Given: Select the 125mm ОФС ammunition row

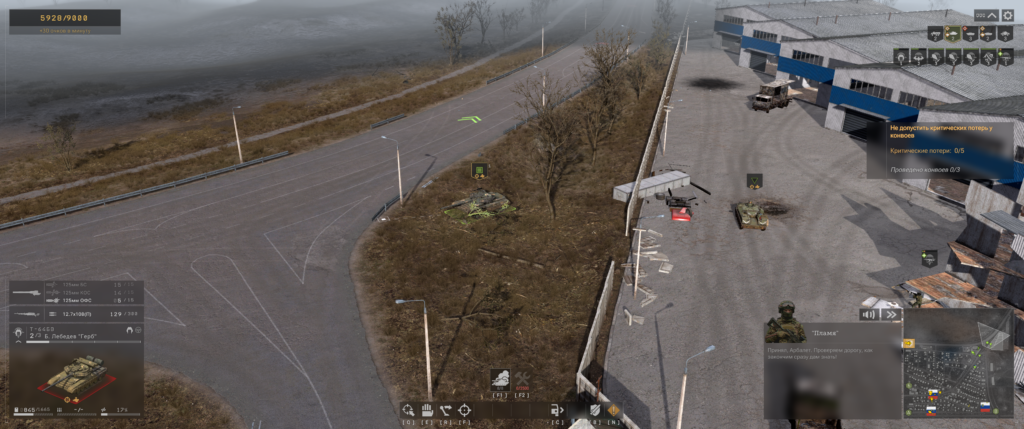Looking at the screenshot, I should 75,299.
